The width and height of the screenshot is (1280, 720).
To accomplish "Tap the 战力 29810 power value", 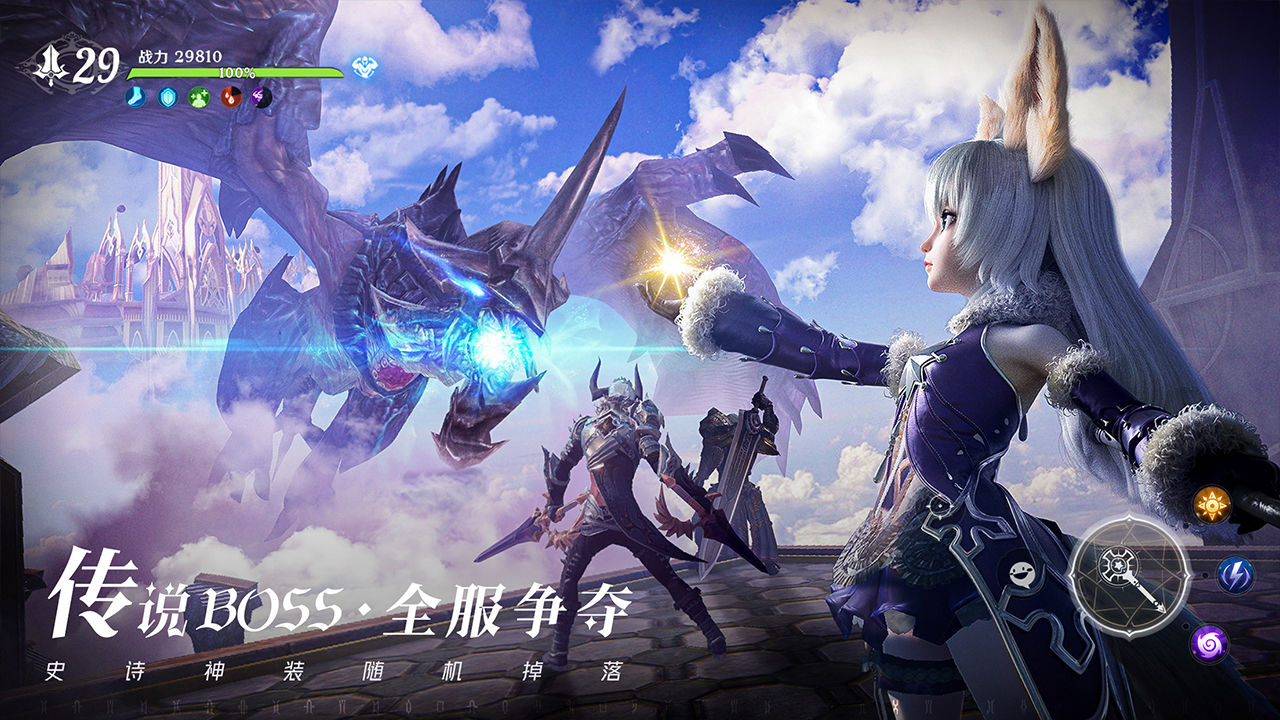I will tap(178, 55).
